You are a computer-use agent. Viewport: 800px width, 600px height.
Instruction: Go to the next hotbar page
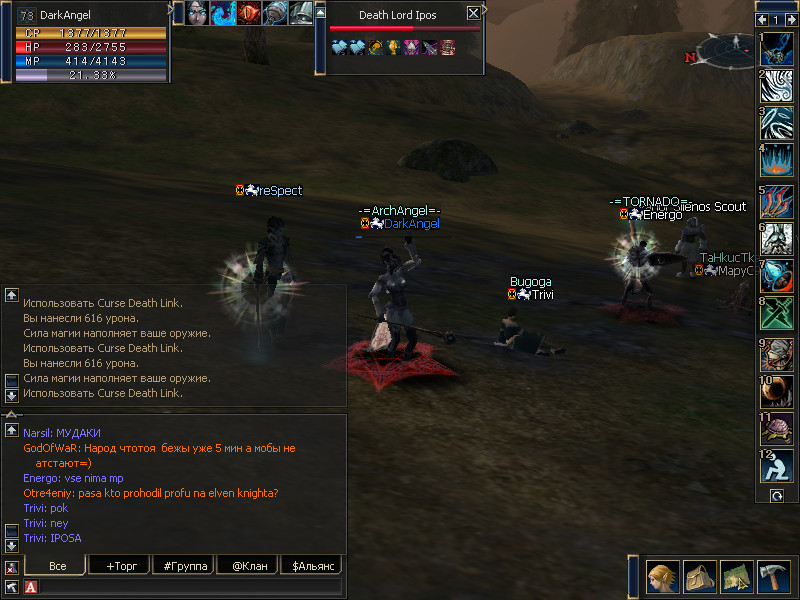point(789,19)
